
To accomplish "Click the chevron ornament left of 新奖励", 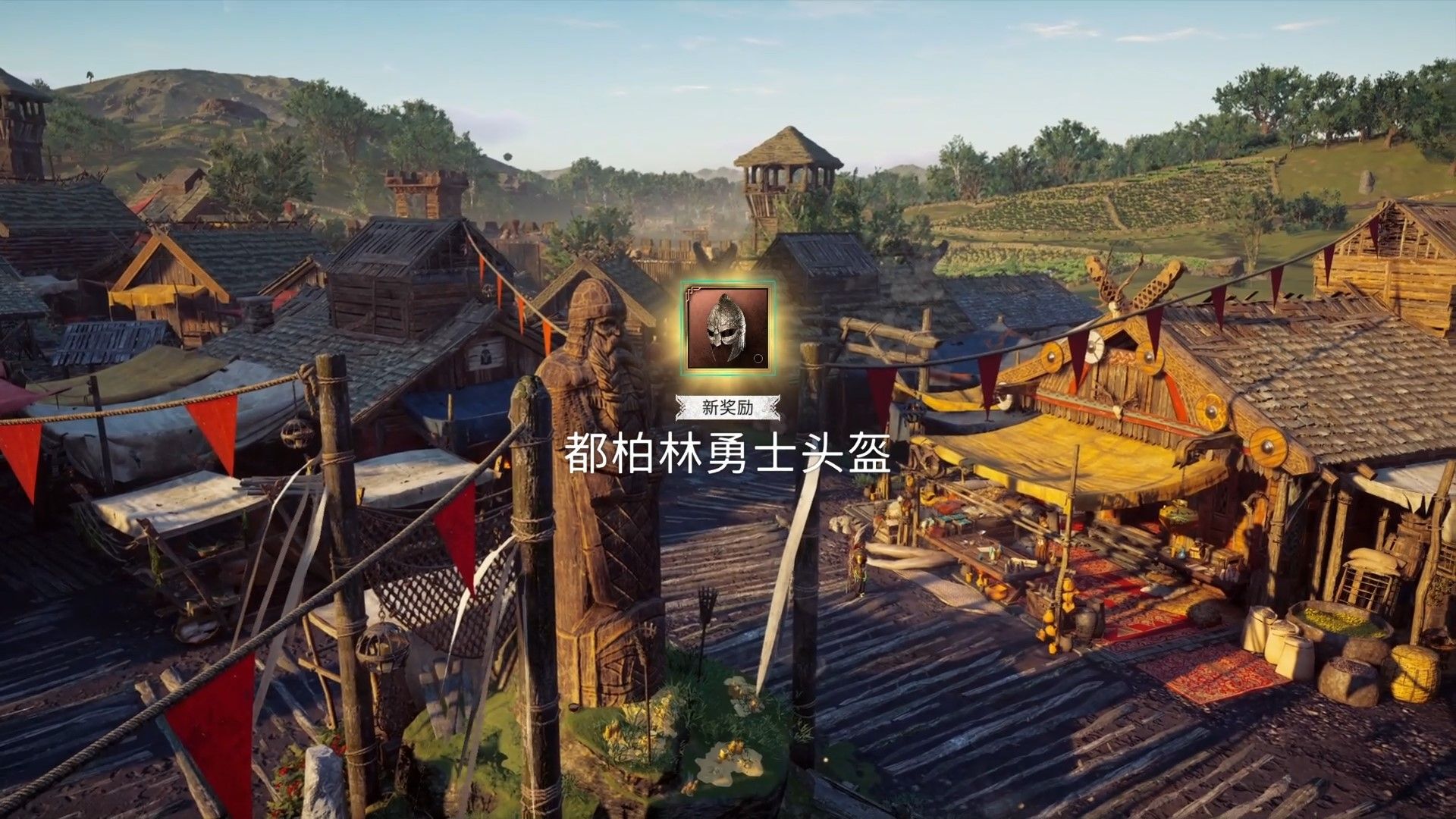I will pos(682,406).
